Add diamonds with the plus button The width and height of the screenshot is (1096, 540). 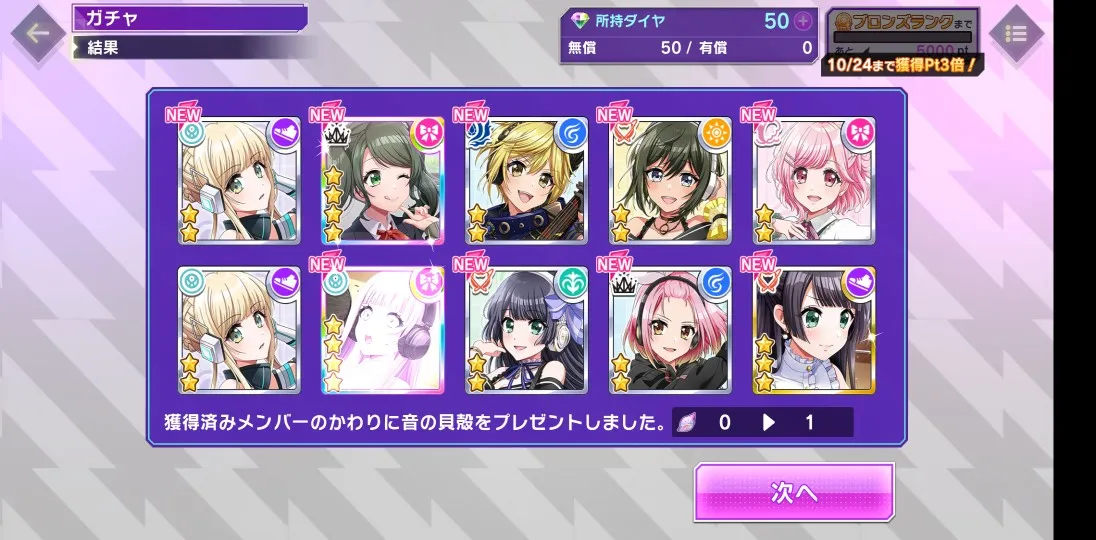tap(804, 21)
